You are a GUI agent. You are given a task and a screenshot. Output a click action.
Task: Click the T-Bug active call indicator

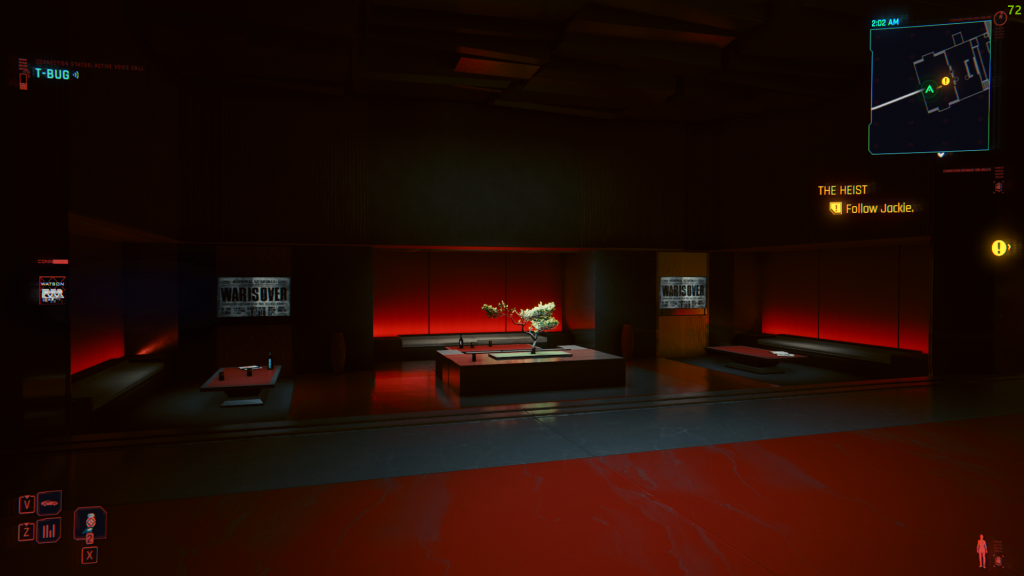point(55,74)
